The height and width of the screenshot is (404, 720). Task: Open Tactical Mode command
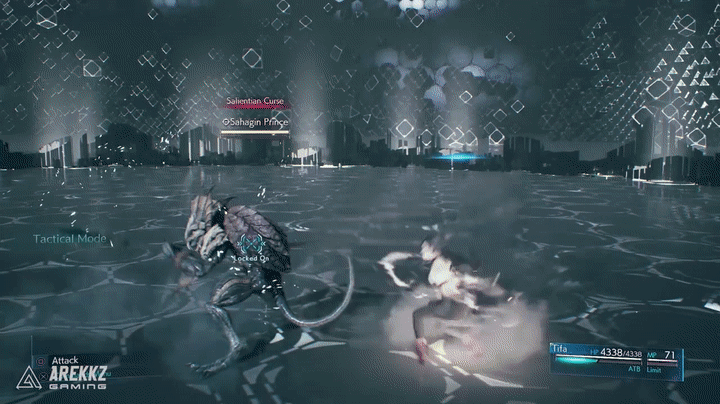(70, 239)
